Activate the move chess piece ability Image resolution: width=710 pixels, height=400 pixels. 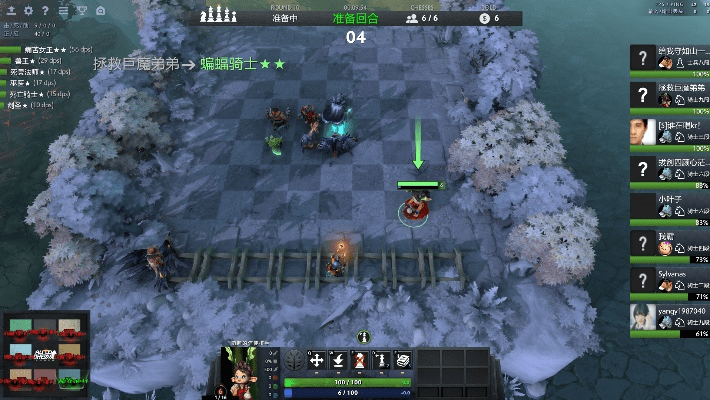tap(316, 361)
